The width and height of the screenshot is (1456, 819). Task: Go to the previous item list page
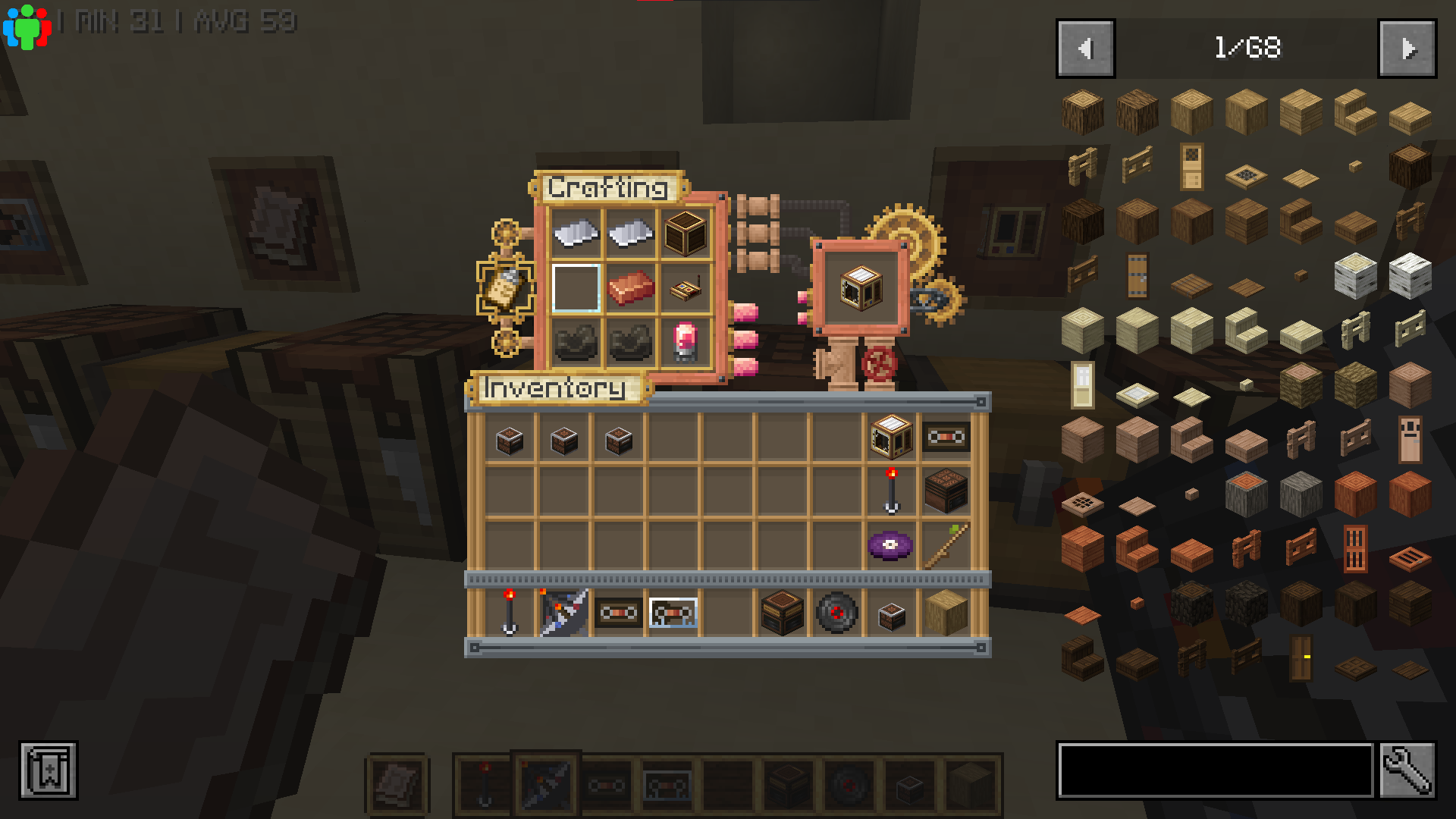point(1085,49)
